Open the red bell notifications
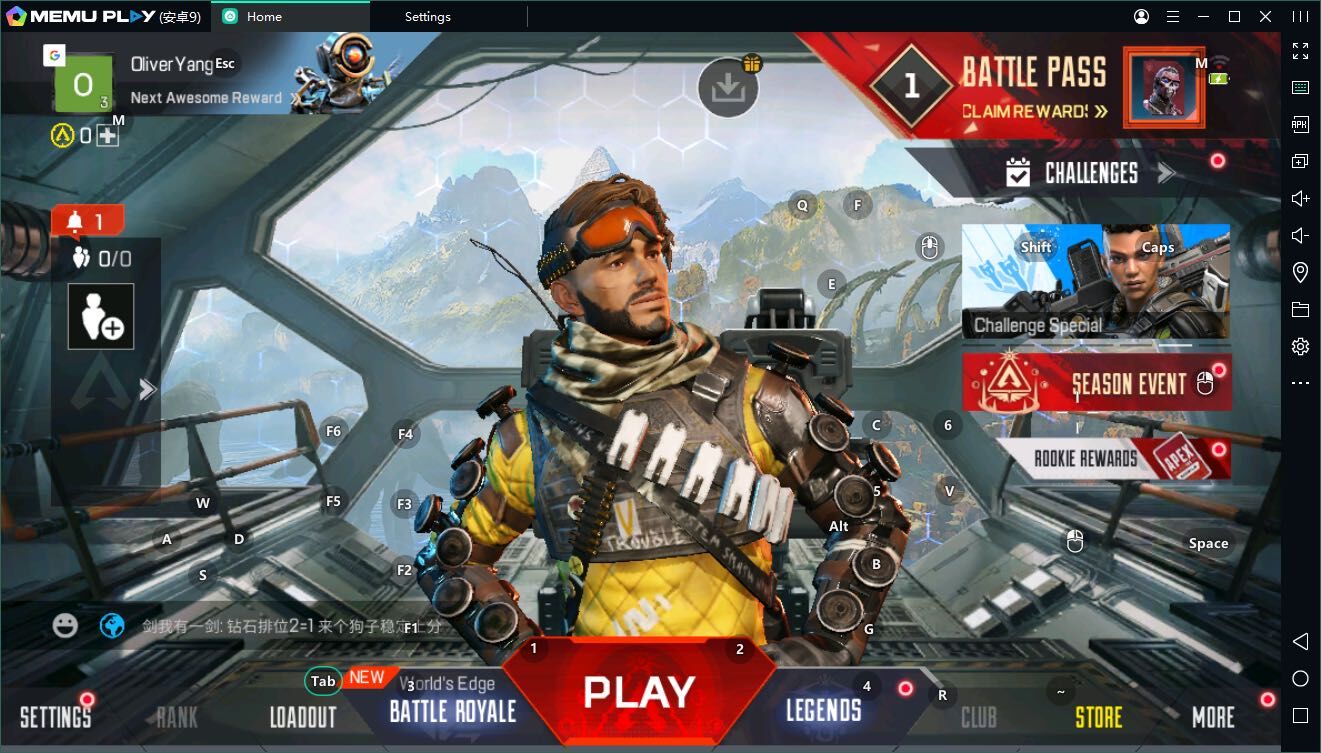The width and height of the screenshot is (1321, 753). pyautogui.click(x=87, y=221)
